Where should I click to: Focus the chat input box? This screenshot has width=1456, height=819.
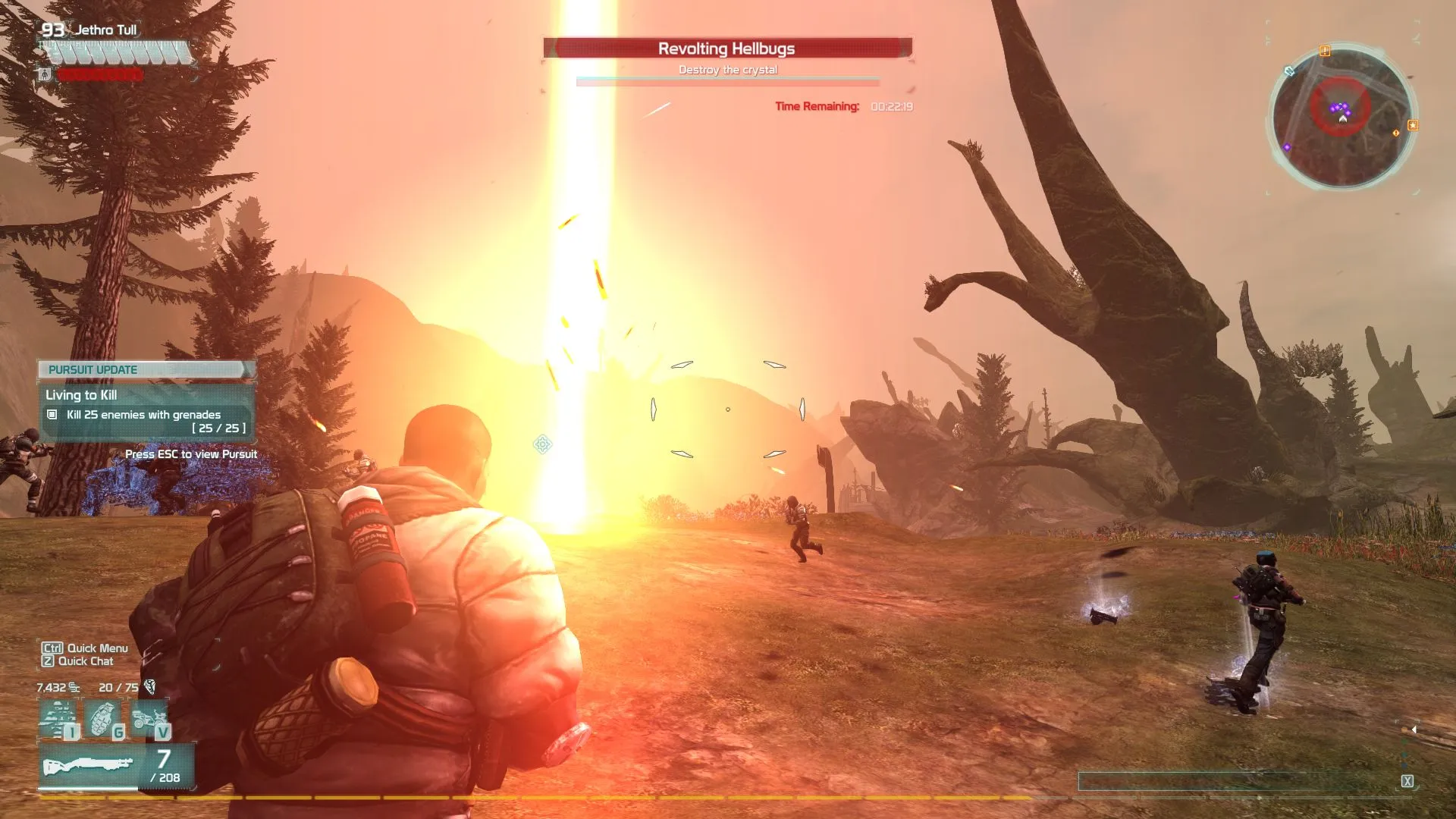(x=1236, y=781)
